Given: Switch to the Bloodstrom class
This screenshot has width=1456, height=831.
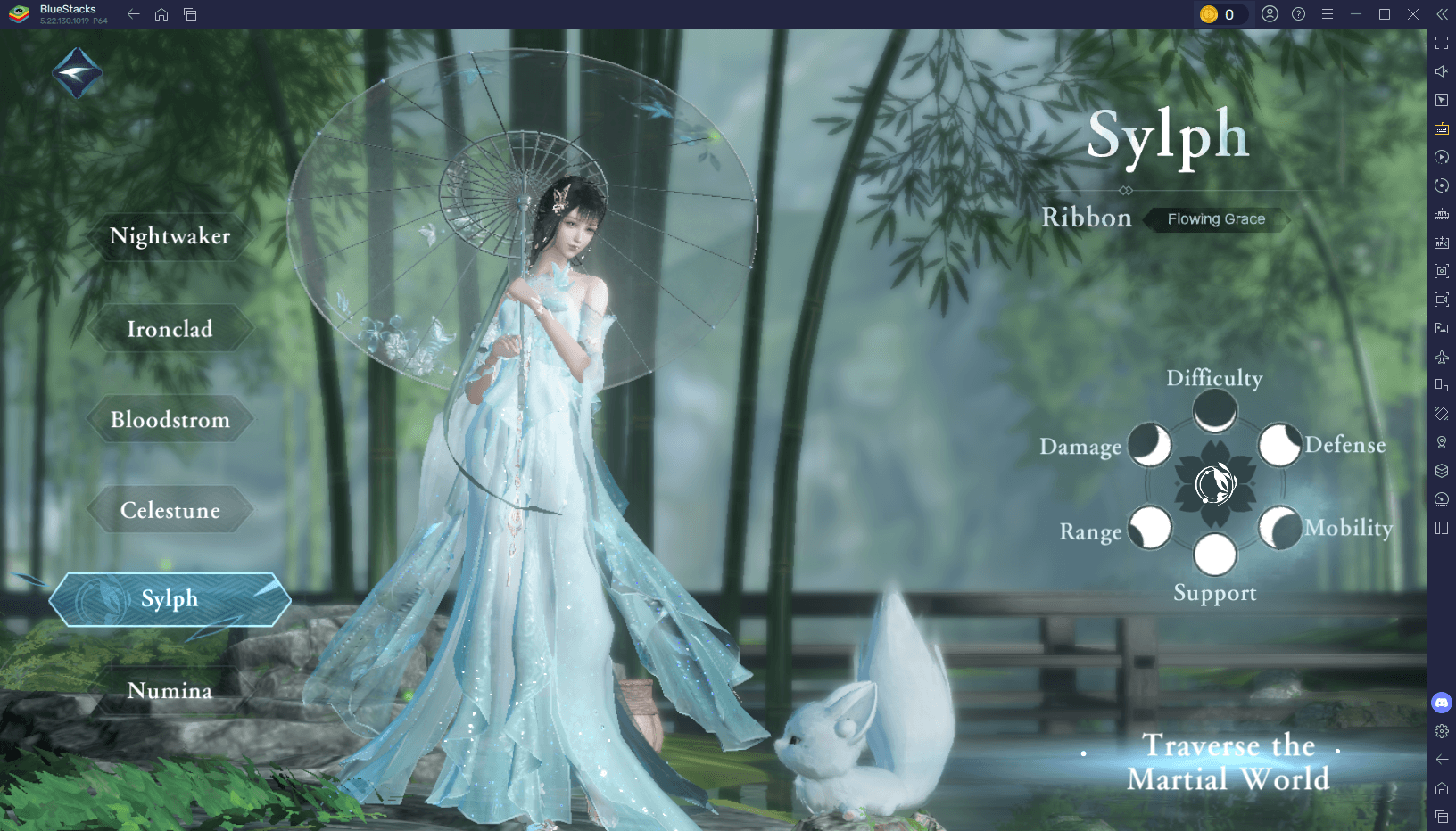Looking at the screenshot, I should point(170,420).
